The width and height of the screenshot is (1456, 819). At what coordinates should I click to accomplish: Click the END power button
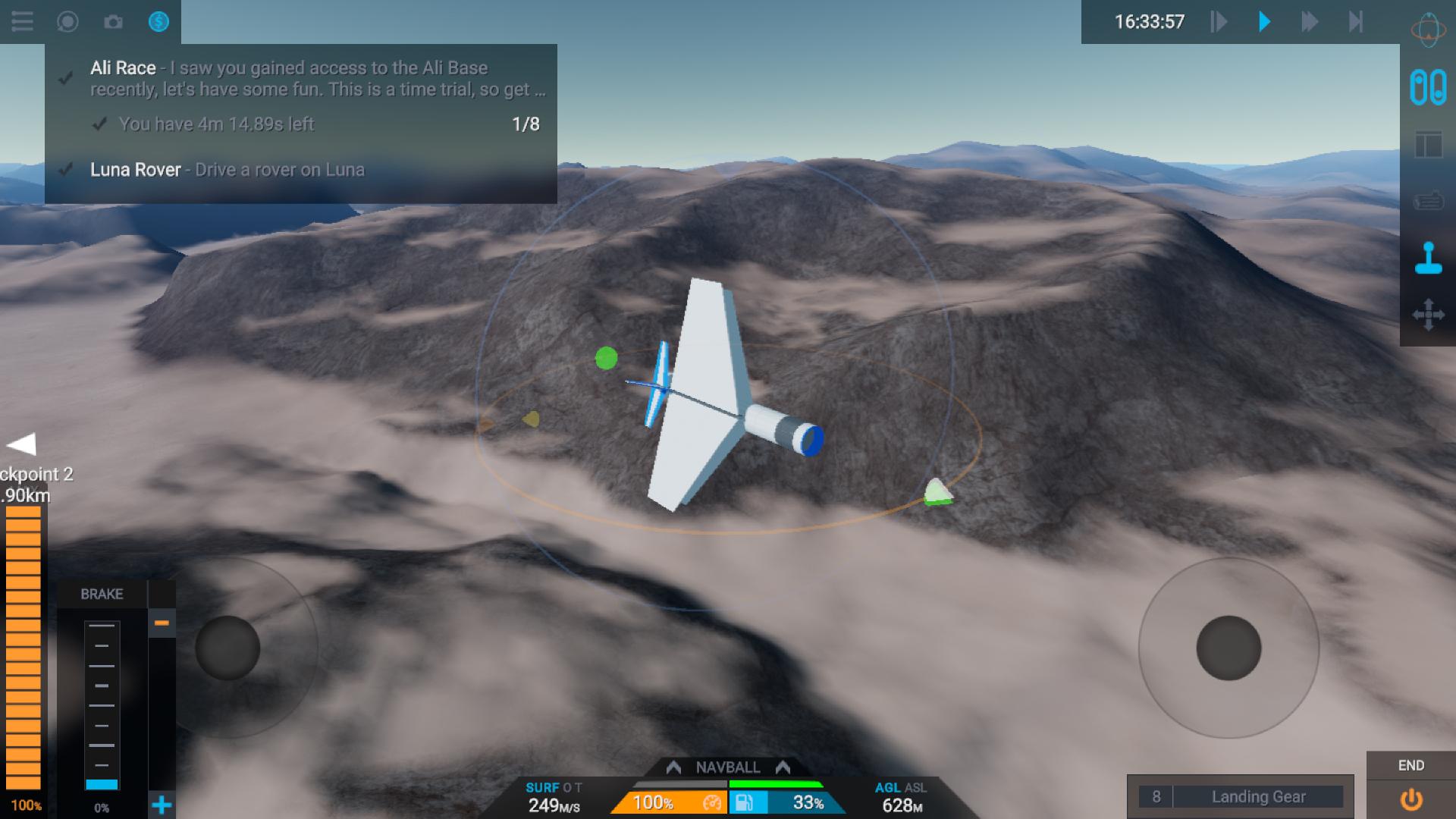tap(1410, 799)
